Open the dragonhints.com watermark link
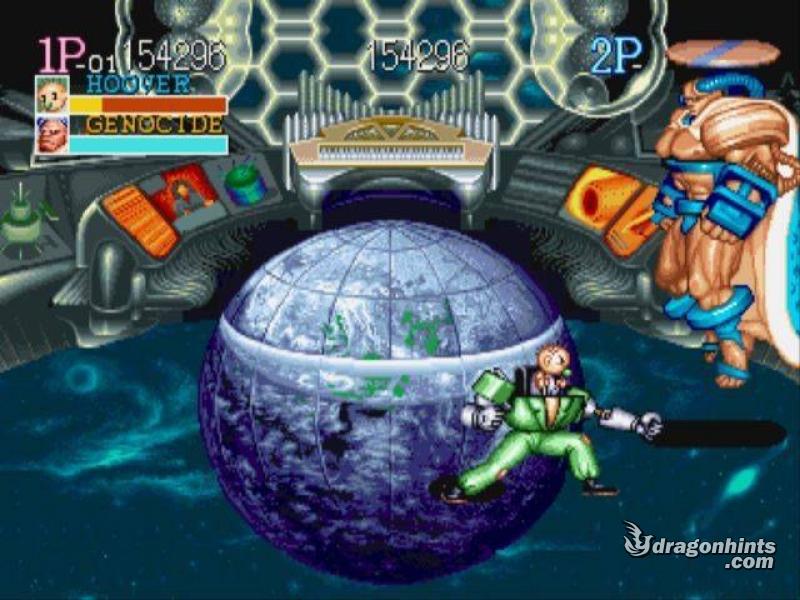 pyautogui.click(x=700, y=546)
